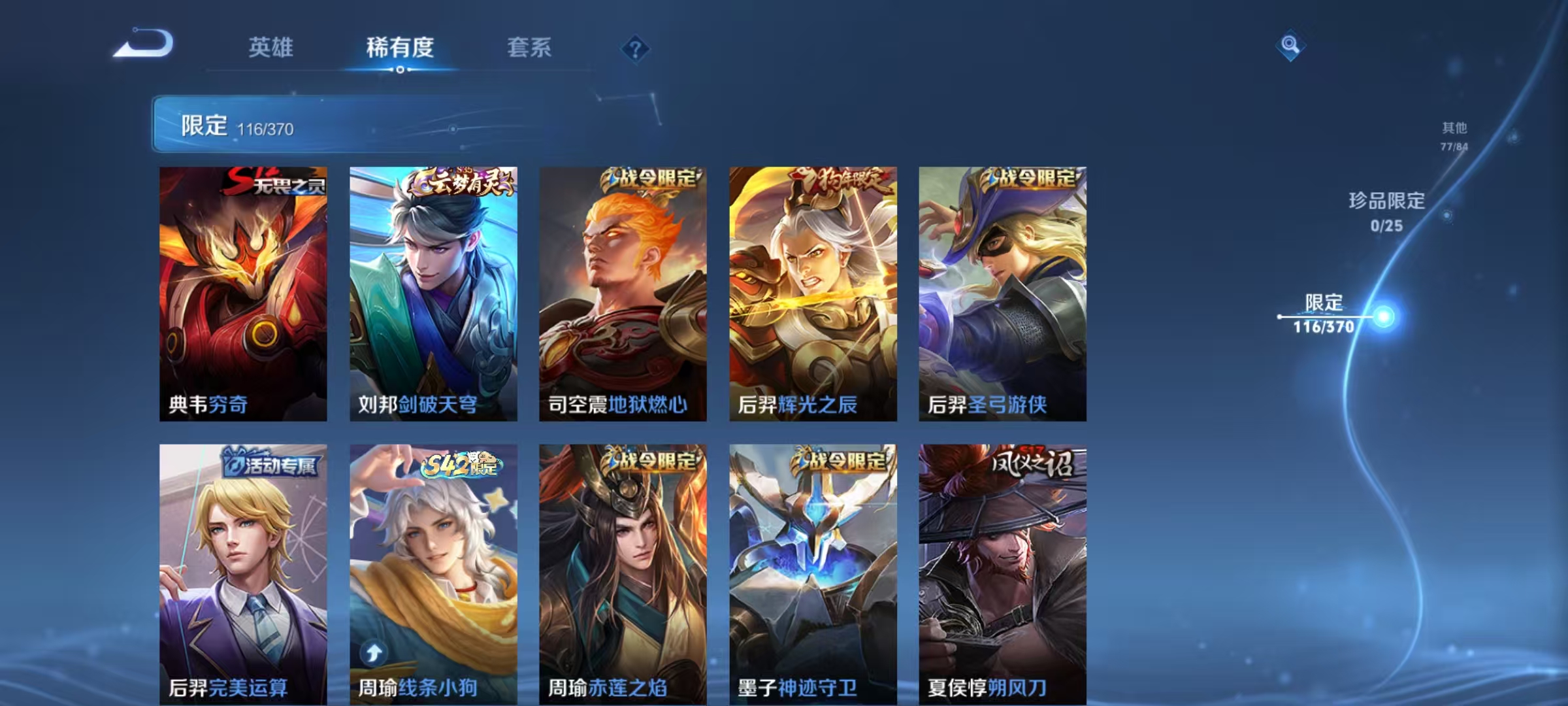The image size is (1568, 706).
Task: Switch to the 英雄 tab
Action: (272, 47)
